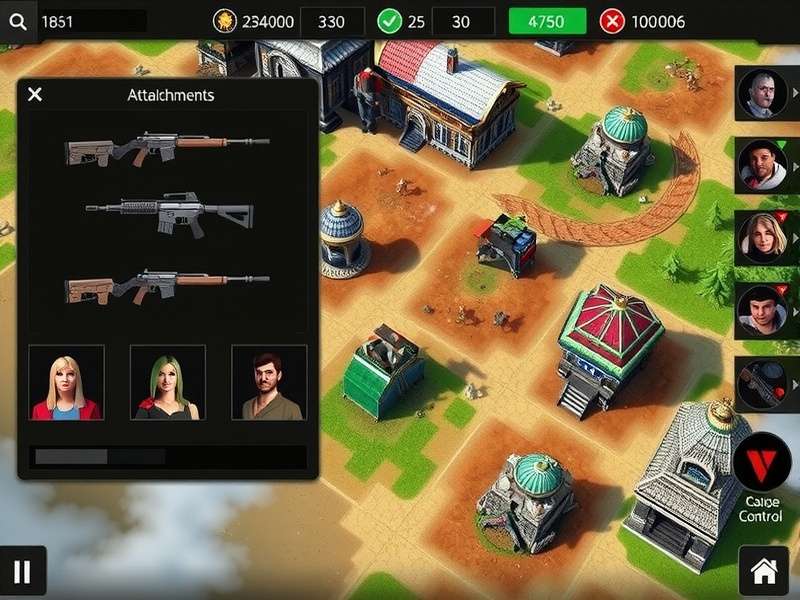Select the blonde woman sidebar portrait
Screen dimensions: 800x600
pos(762,238)
